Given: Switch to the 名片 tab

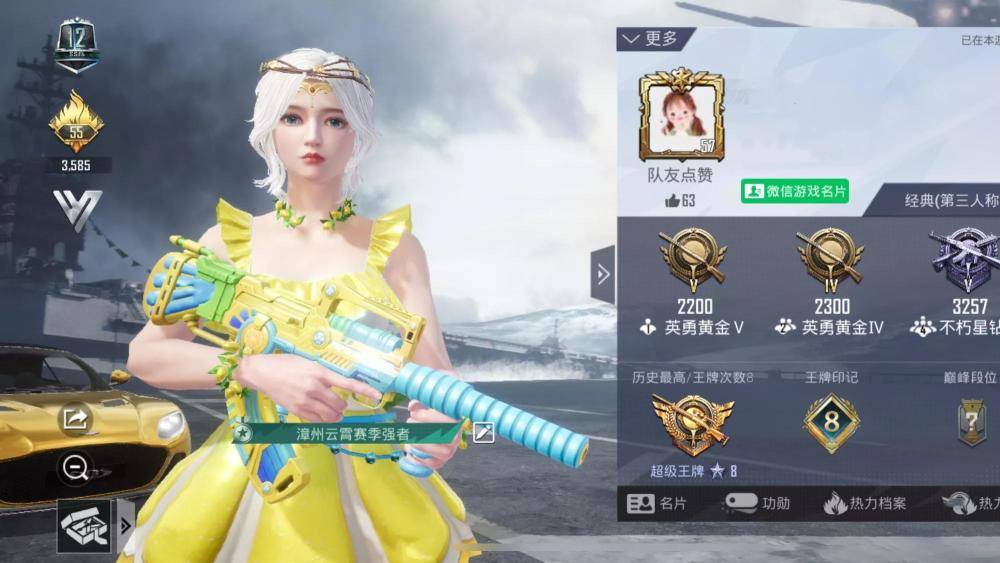Looking at the screenshot, I should [x=657, y=504].
